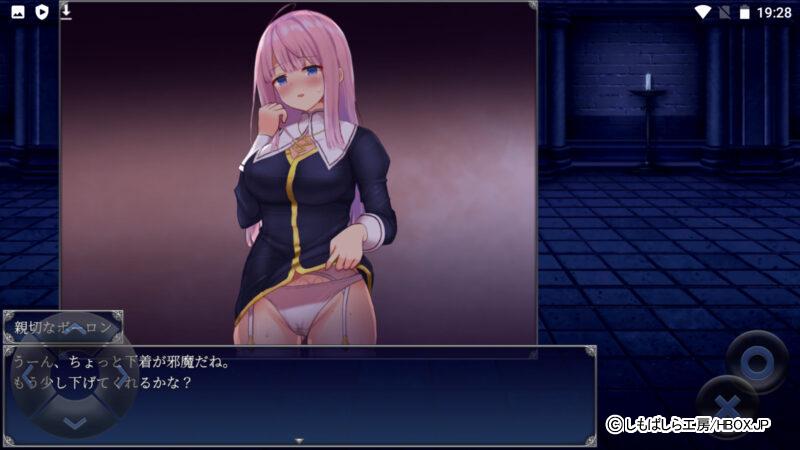Tap the X cancel button
The width and height of the screenshot is (800, 450).
click(x=727, y=407)
